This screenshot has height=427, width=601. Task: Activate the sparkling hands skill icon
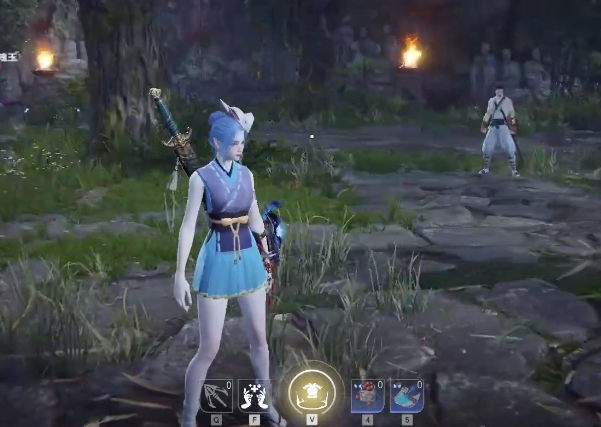click(254, 395)
